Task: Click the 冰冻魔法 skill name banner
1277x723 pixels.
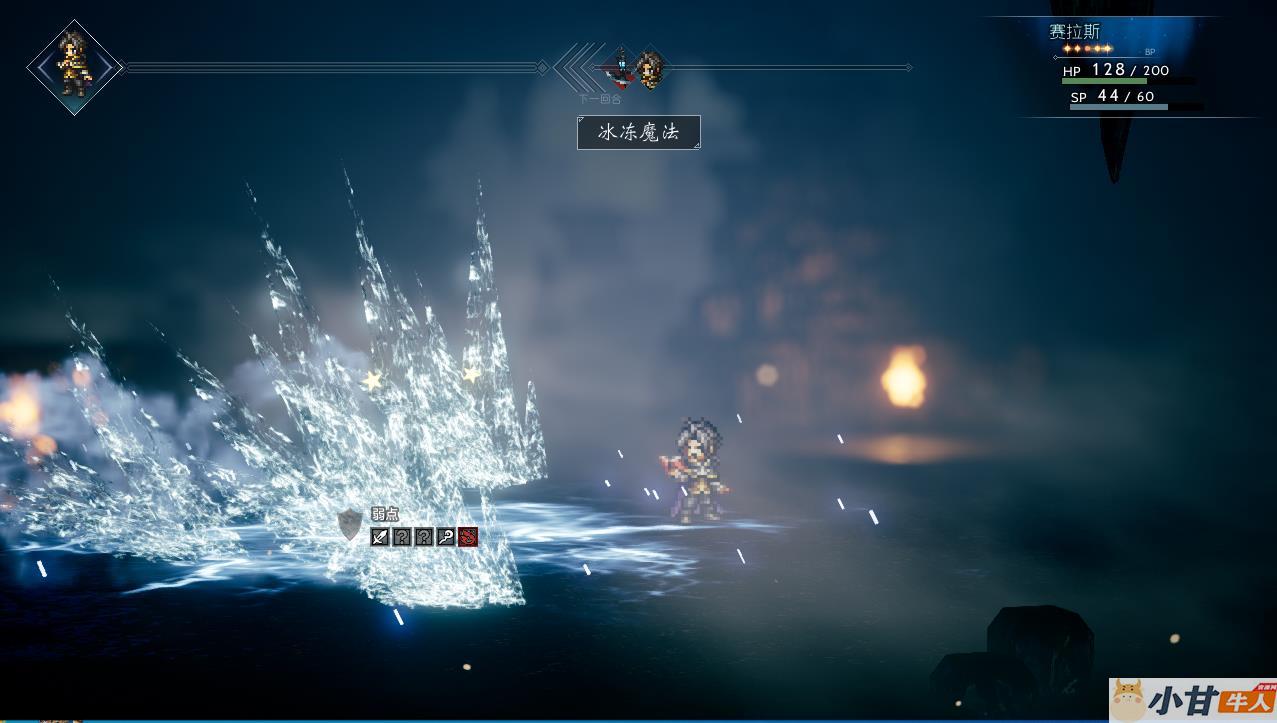Action: (639, 132)
